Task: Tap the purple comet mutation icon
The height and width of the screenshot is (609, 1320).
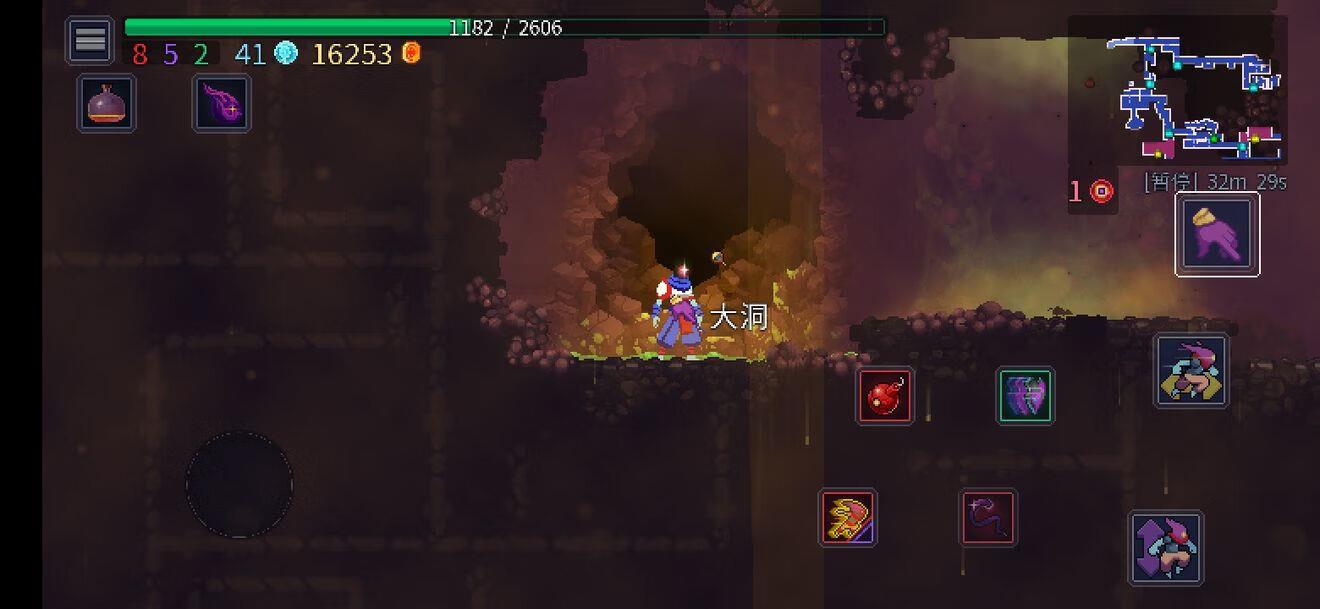Action: coord(221,103)
